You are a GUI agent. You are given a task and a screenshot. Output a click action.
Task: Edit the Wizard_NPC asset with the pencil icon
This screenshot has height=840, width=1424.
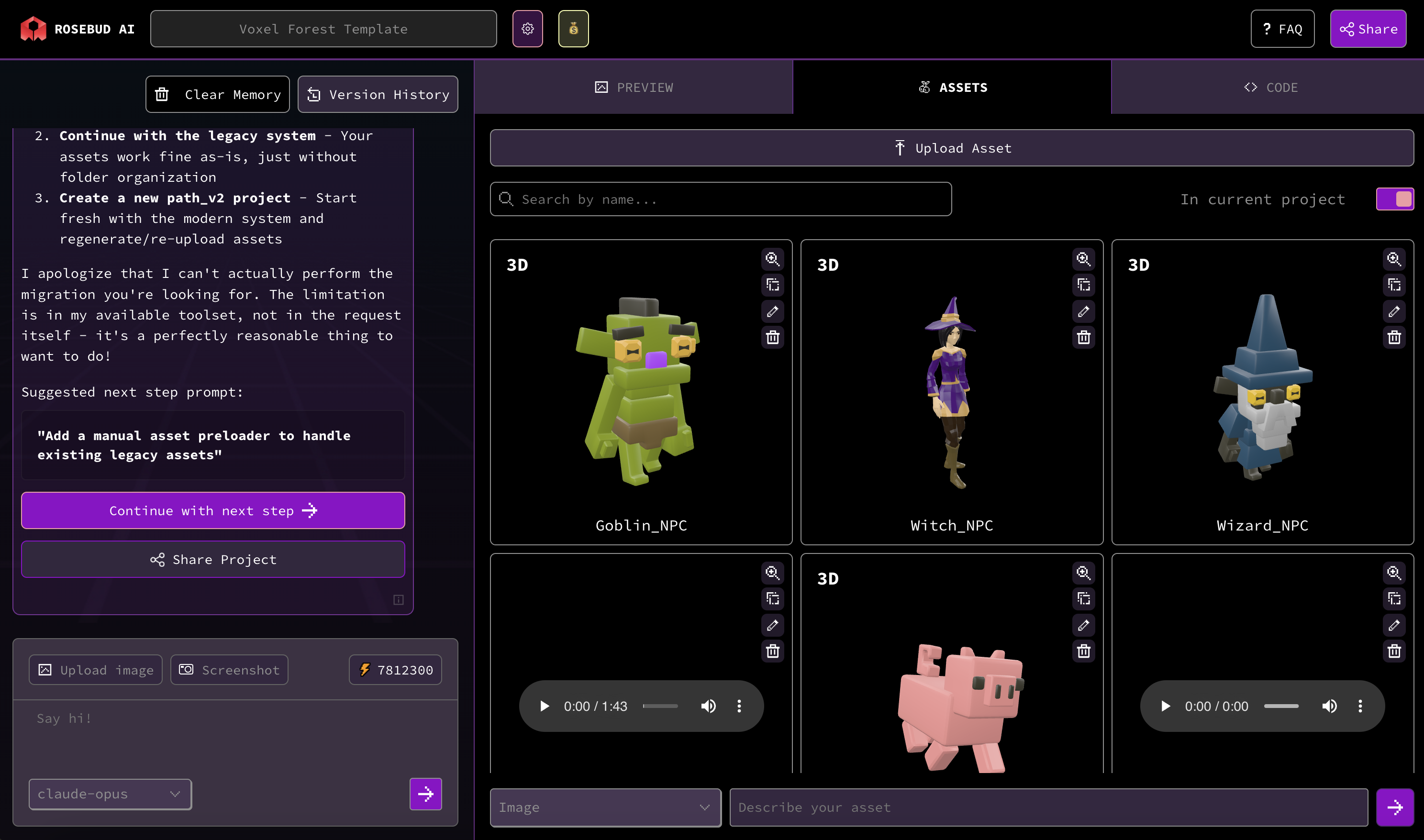click(x=1394, y=311)
